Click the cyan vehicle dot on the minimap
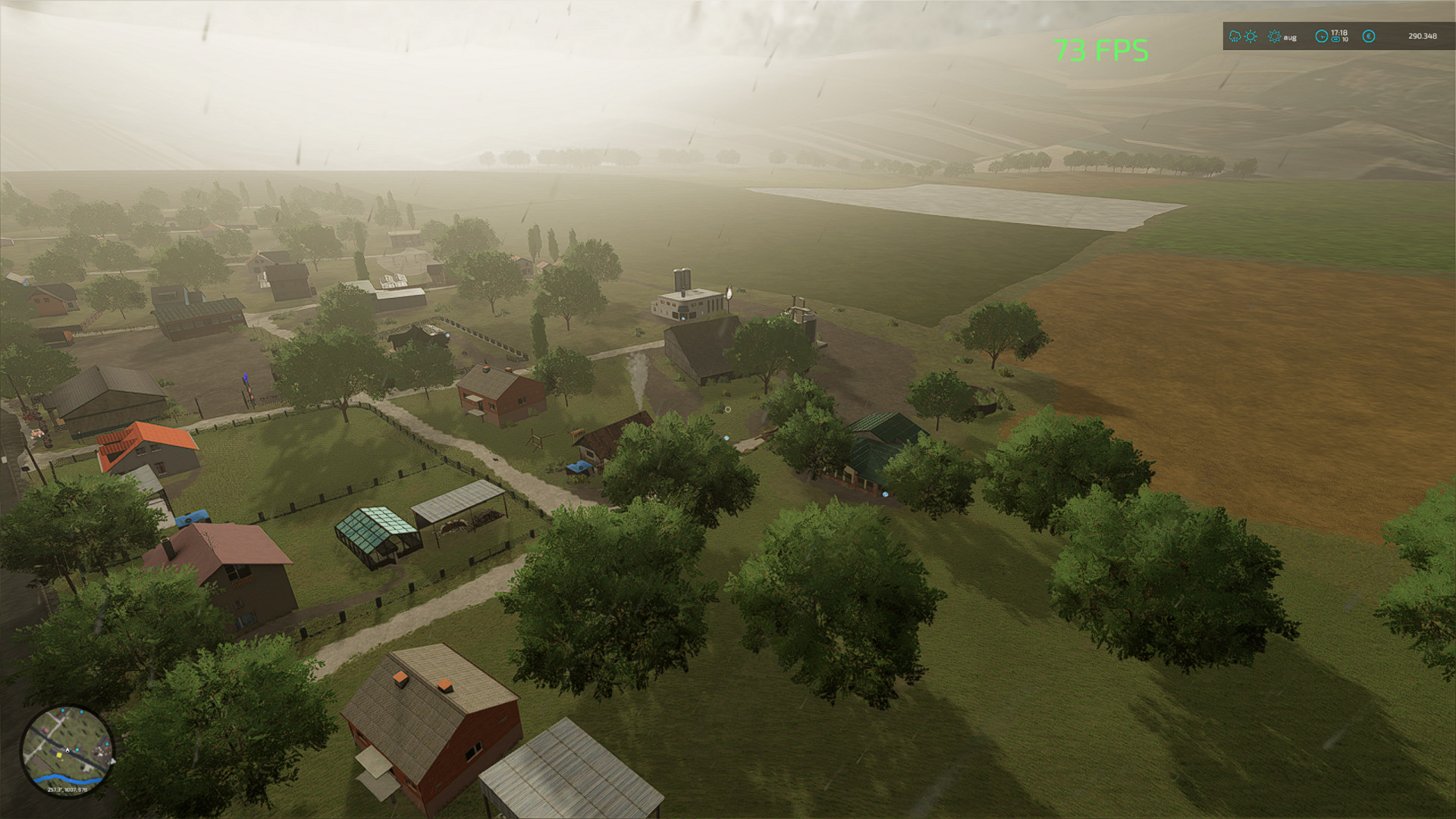This screenshot has width=1456, height=819. pos(77,750)
